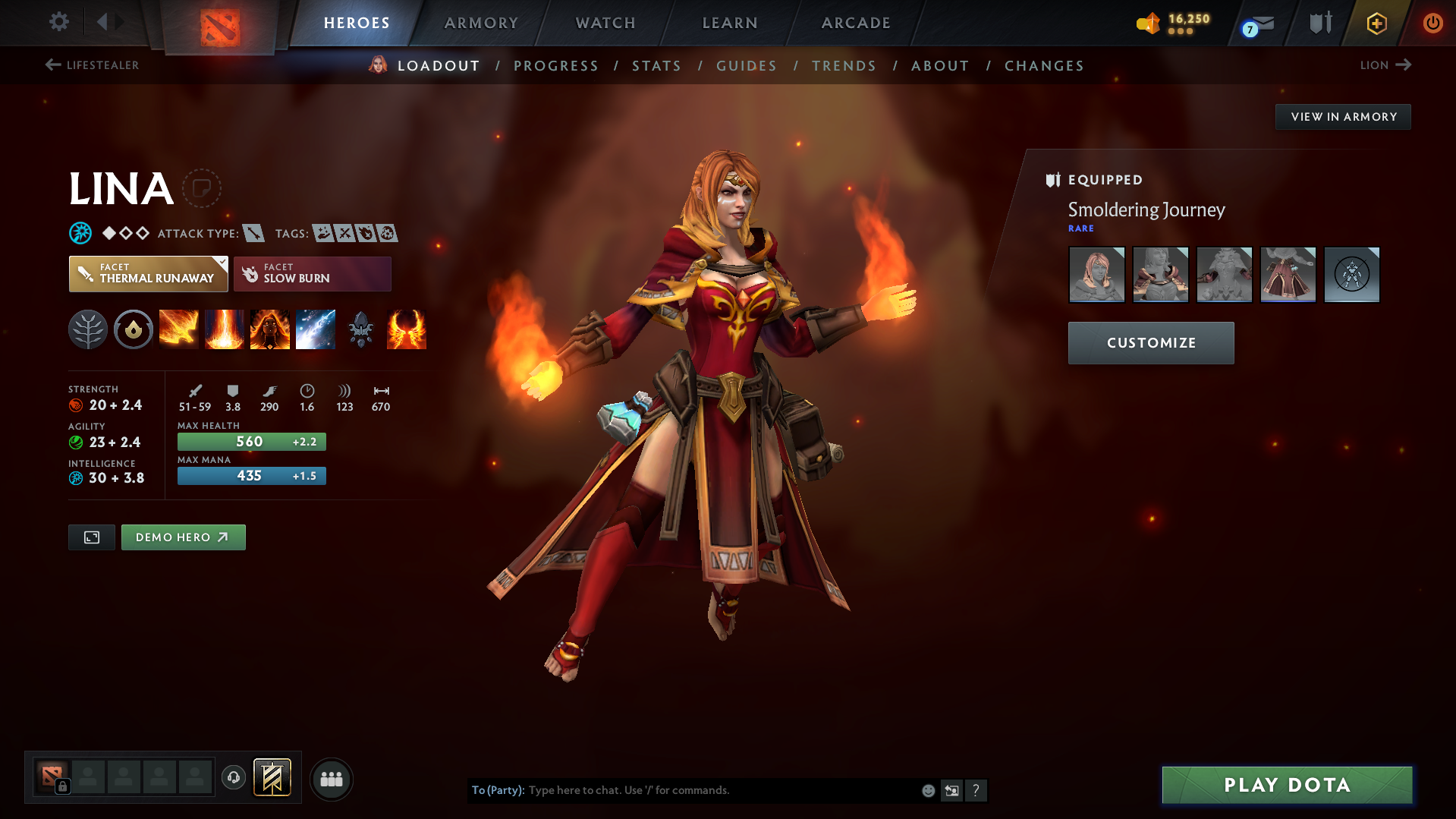Open the friends list icon
The width and height of the screenshot is (1456, 819).
[x=332, y=779]
